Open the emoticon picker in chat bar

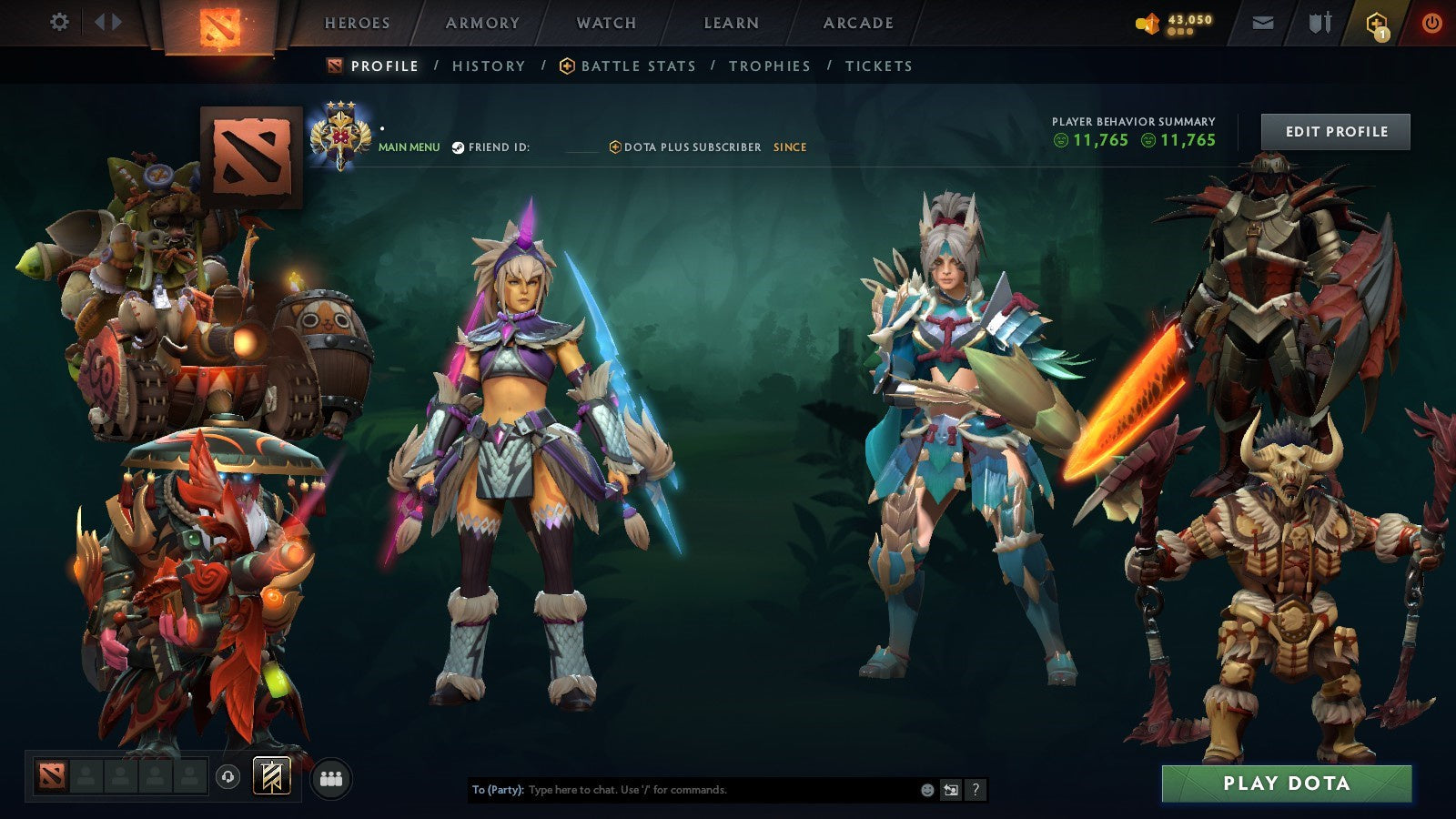coord(926,789)
